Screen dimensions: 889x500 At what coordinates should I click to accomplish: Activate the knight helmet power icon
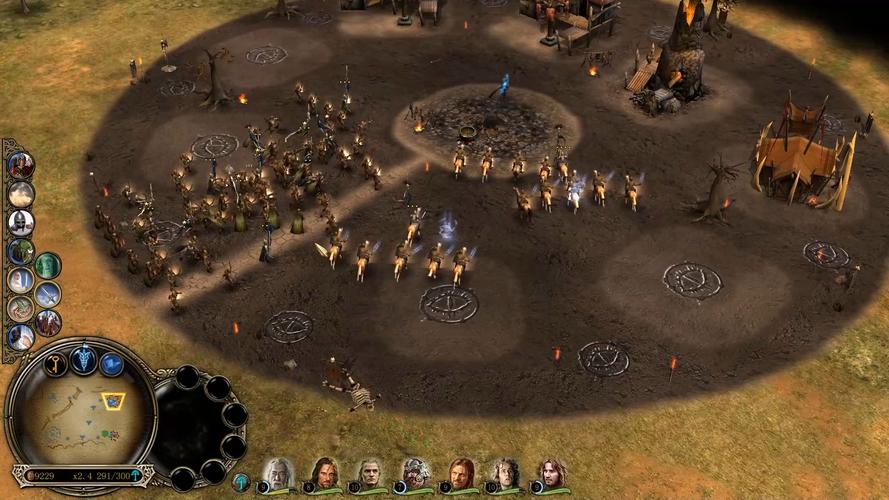[x=21, y=222]
